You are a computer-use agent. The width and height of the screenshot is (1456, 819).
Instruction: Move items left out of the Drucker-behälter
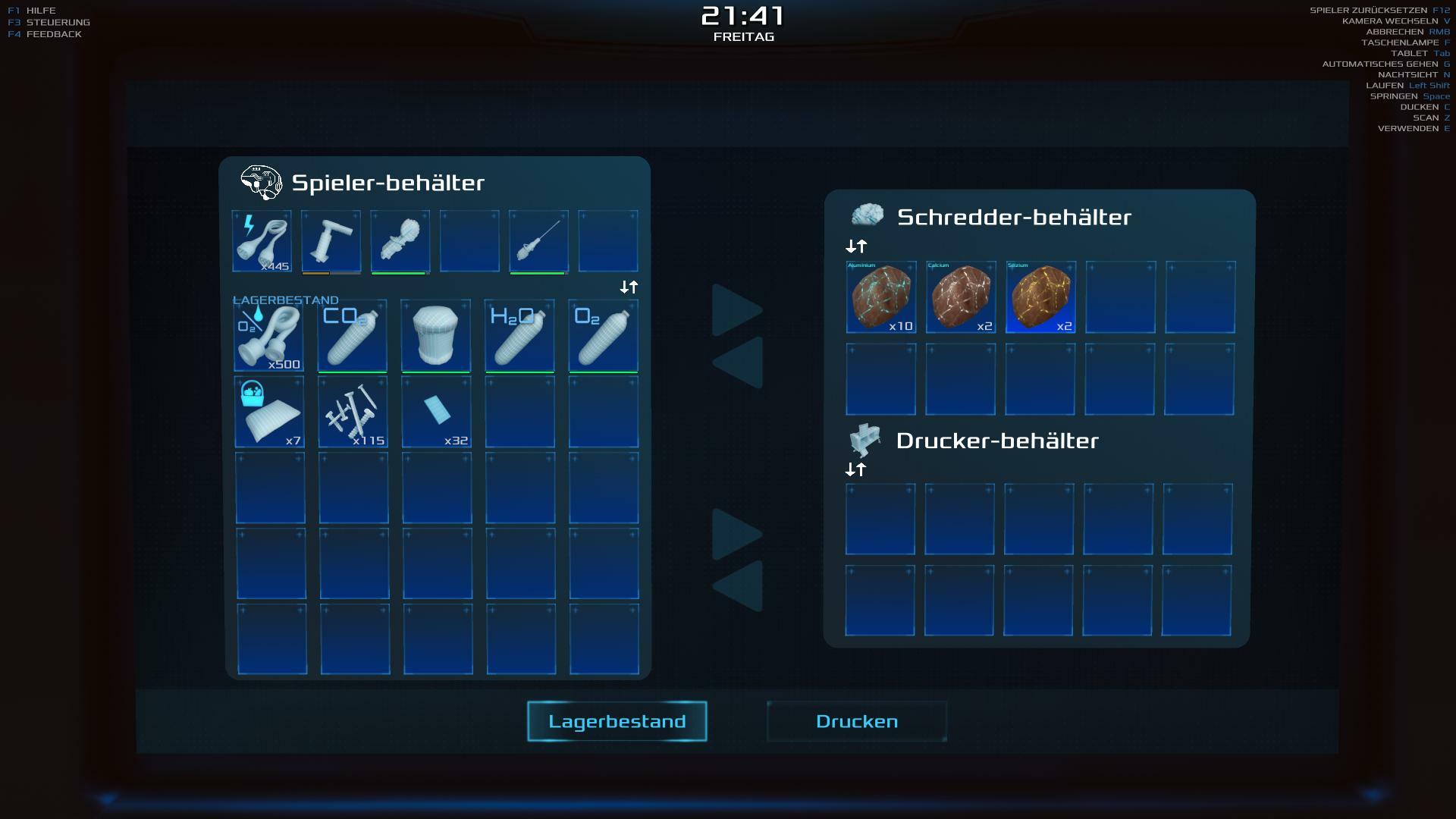point(737,586)
